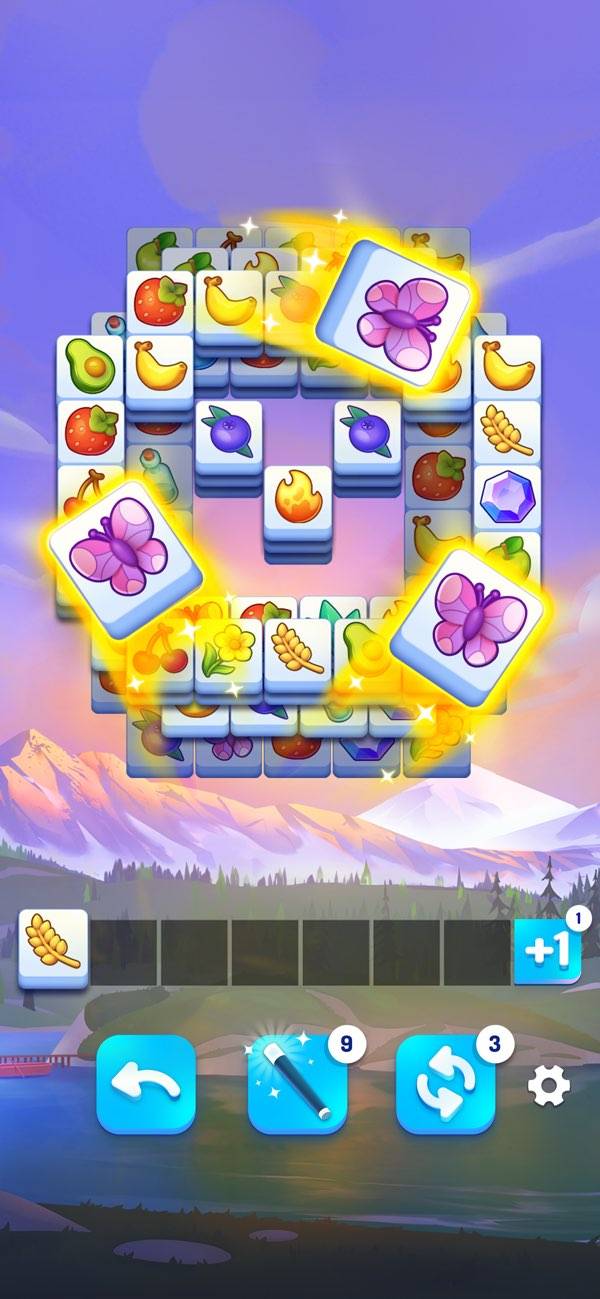Choose the yellow flower tile
The width and height of the screenshot is (600, 1299).
[228, 648]
